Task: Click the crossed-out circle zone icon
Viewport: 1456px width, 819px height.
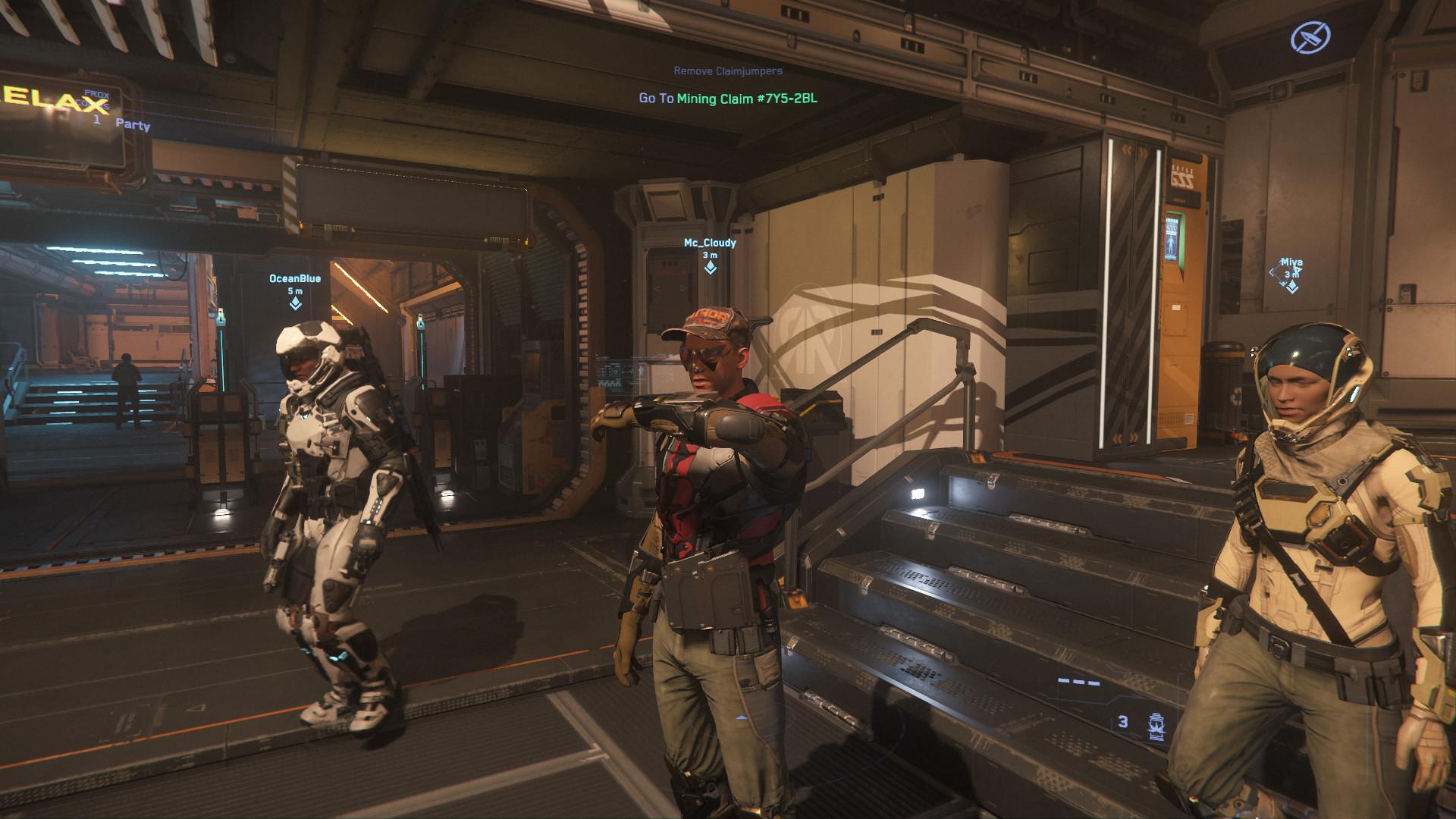Action: coord(1310,36)
